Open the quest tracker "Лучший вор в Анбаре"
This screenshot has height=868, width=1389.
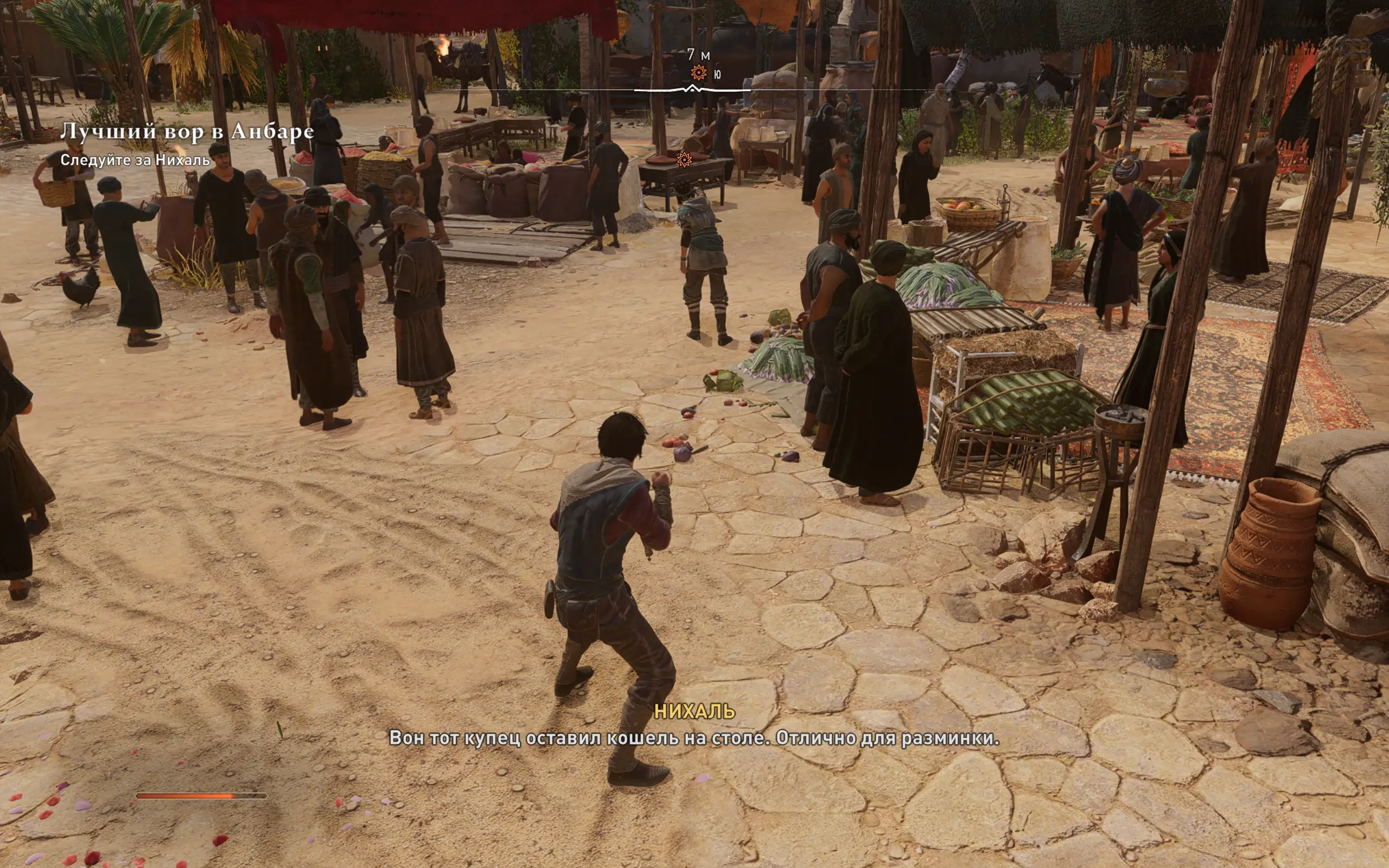(187, 132)
